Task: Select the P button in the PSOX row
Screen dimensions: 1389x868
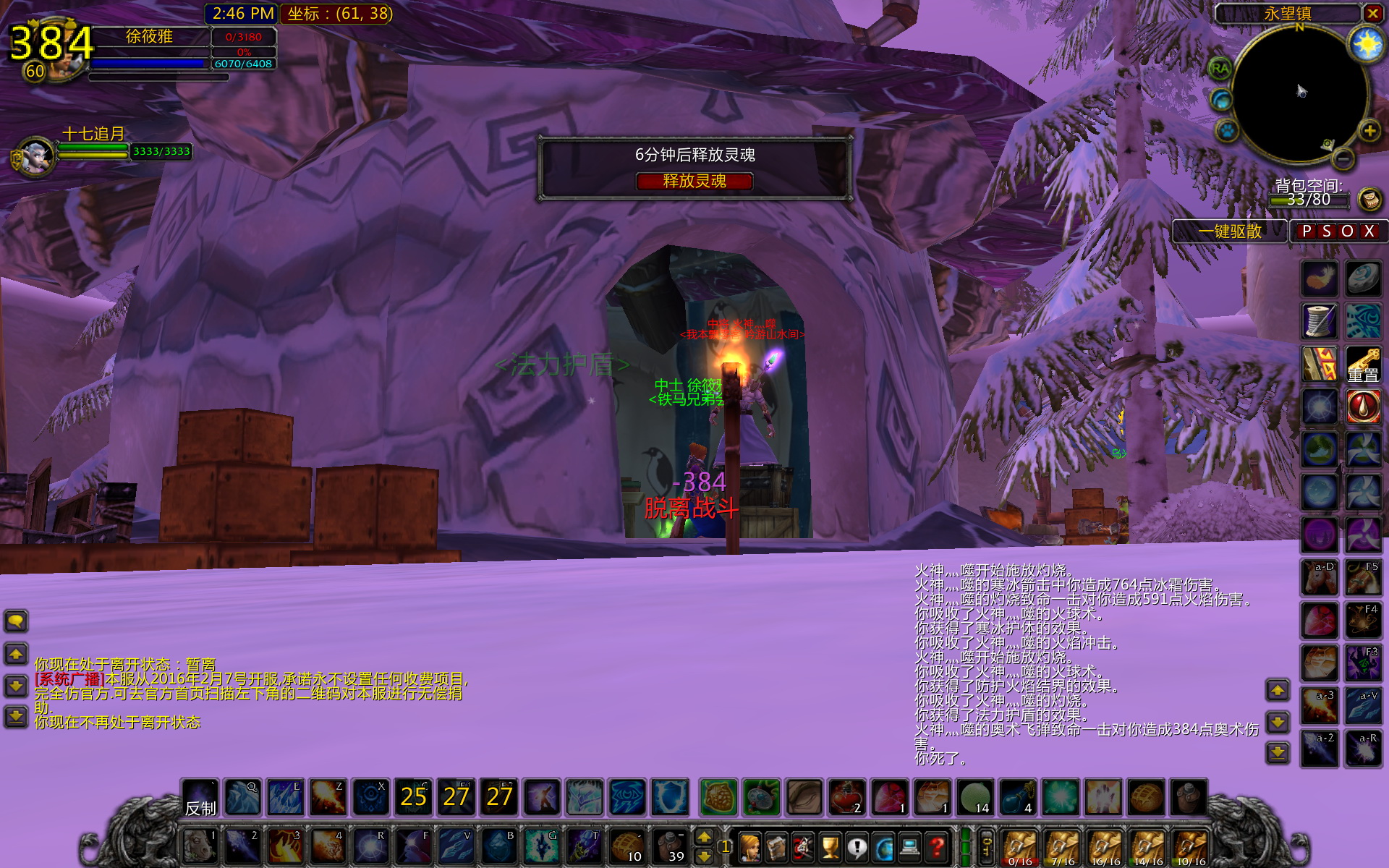Action: click(1306, 231)
